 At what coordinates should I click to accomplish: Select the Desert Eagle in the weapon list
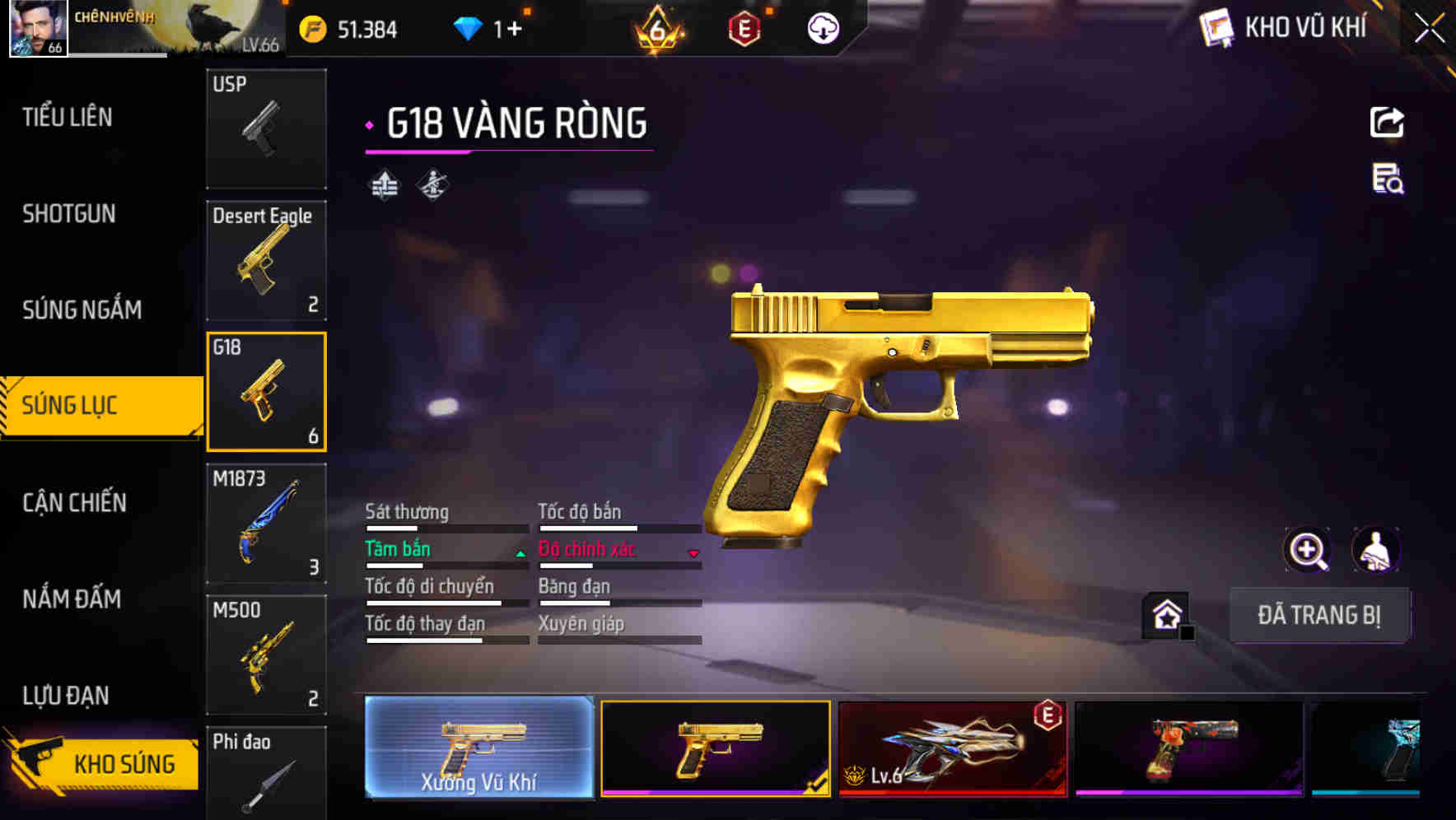click(265, 259)
